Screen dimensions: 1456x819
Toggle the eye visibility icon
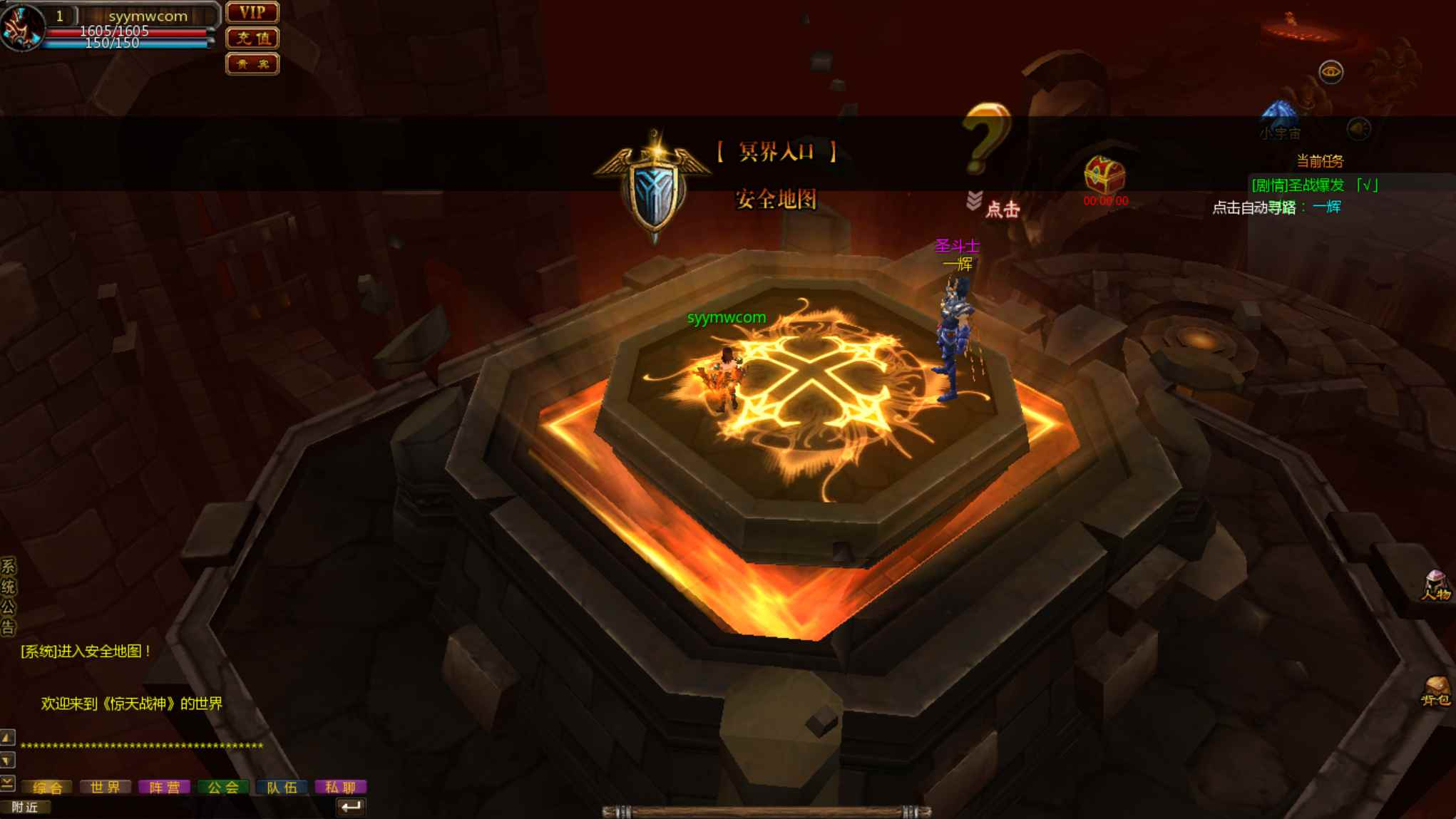coord(1331,72)
